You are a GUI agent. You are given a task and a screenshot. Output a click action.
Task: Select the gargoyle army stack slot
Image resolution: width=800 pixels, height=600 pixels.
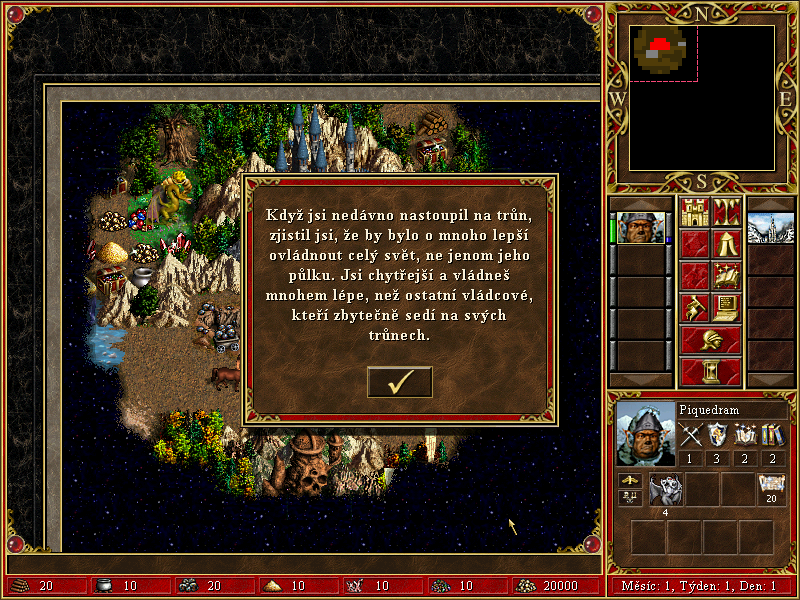tap(666, 489)
